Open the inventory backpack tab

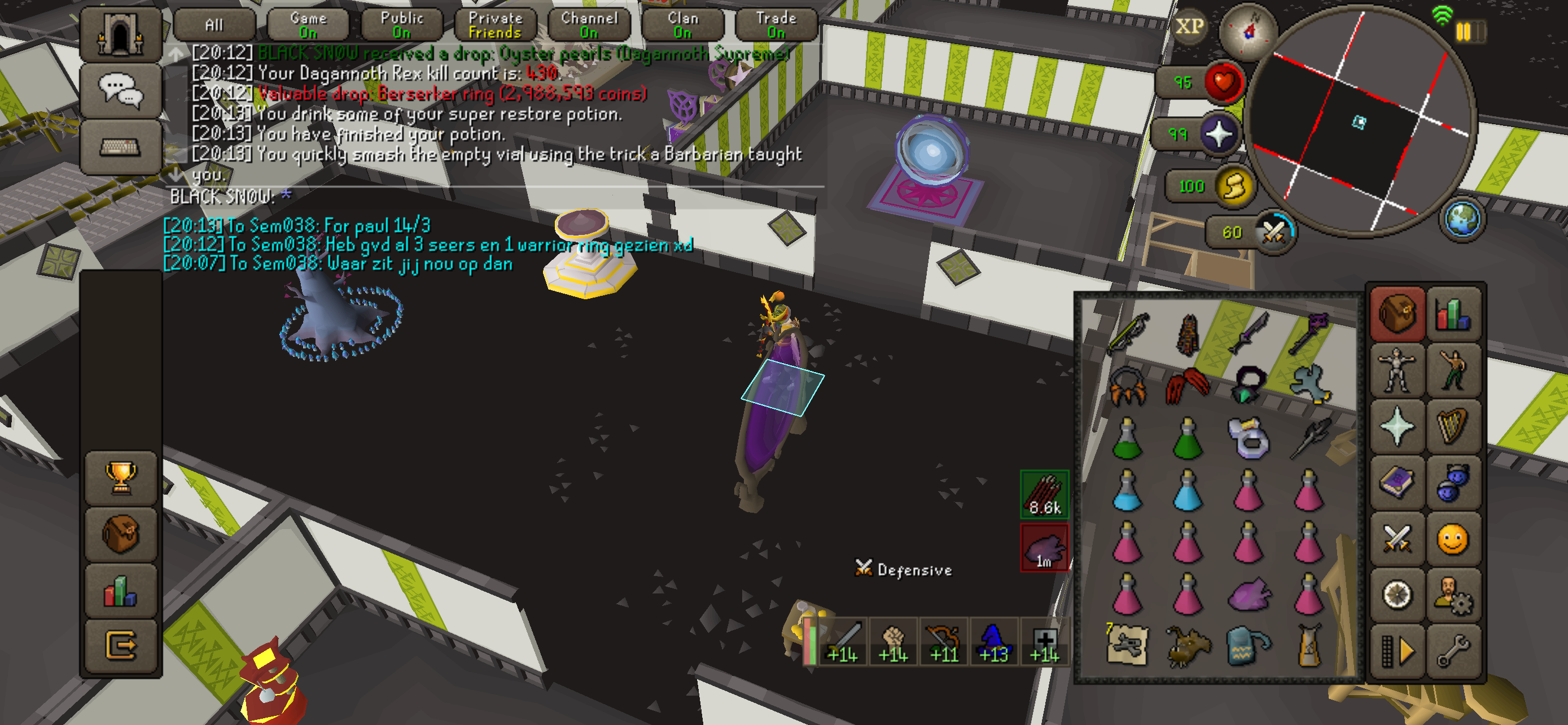tap(1397, 314)
